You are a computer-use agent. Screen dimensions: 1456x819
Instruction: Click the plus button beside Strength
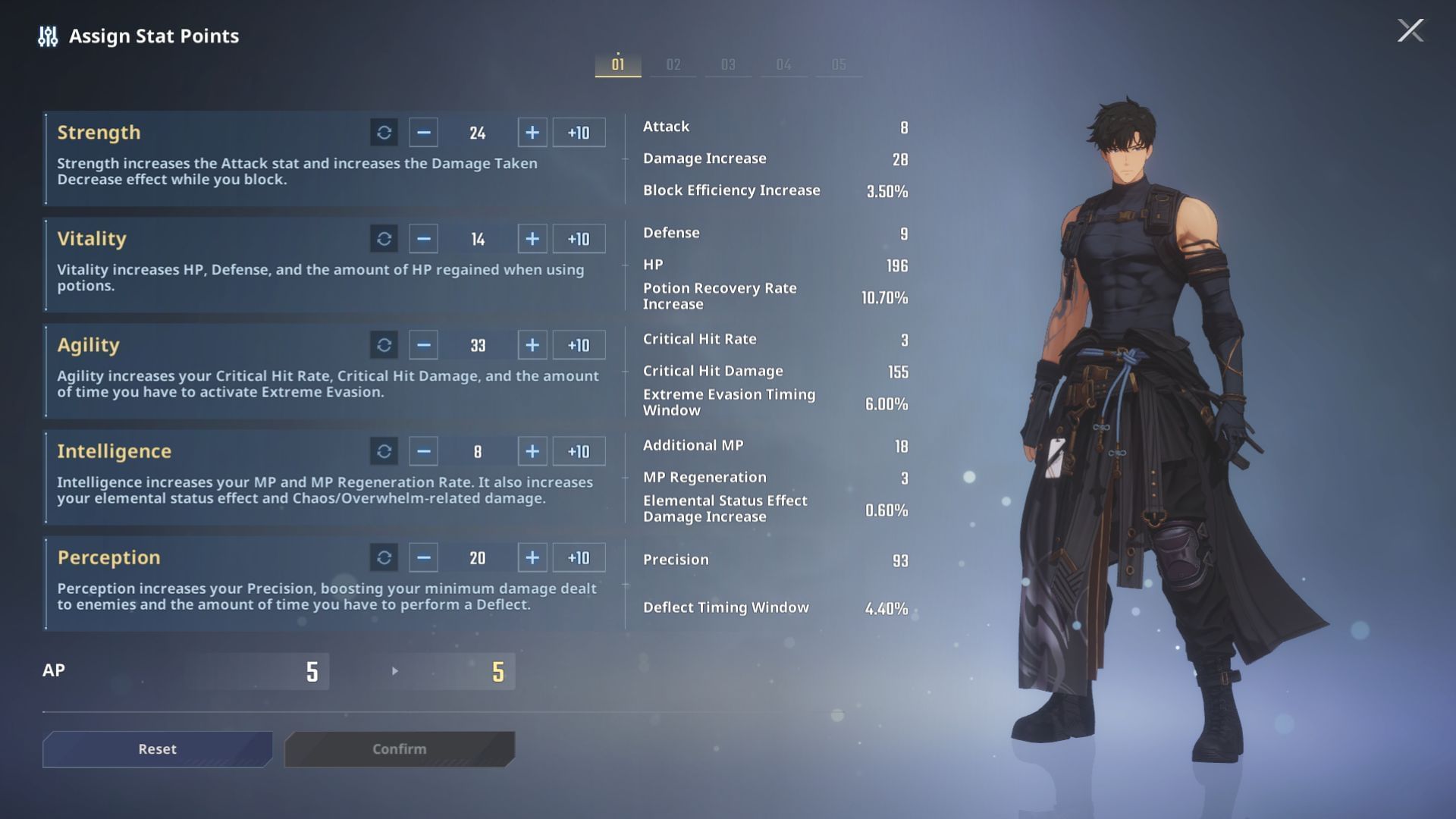532,132
